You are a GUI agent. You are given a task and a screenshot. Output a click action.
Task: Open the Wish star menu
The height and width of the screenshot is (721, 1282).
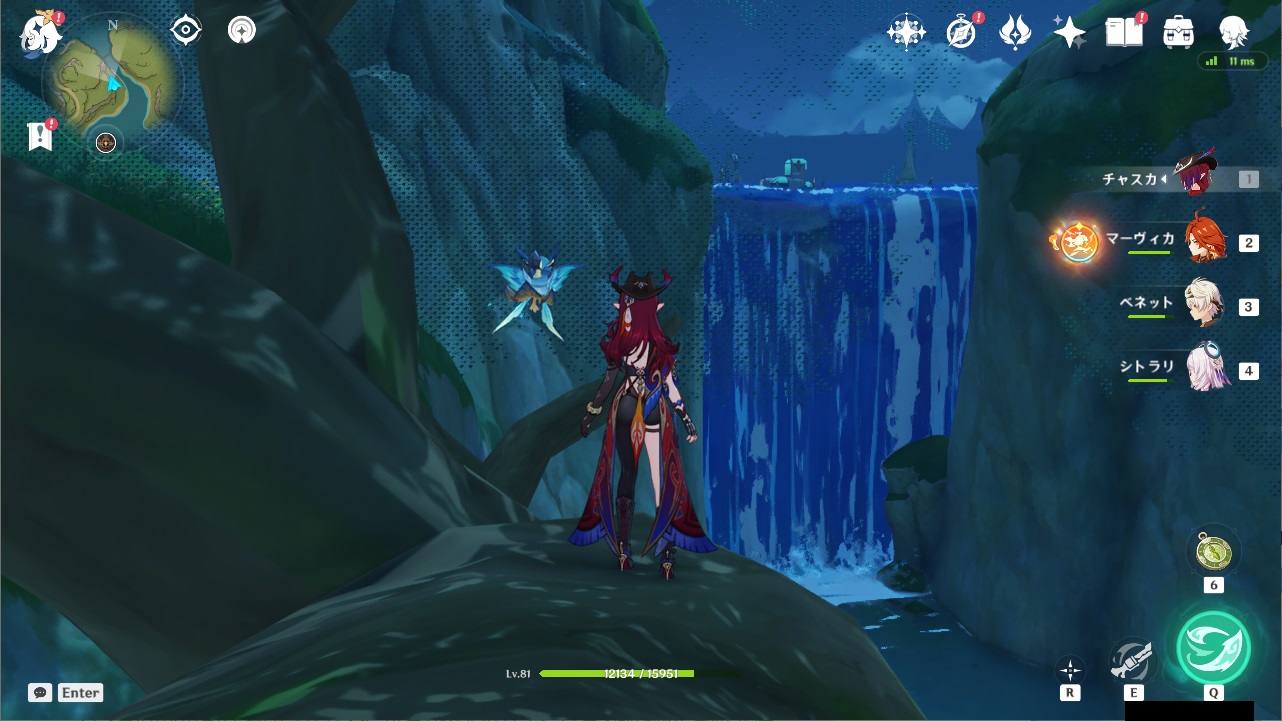tap(1069, 33)
